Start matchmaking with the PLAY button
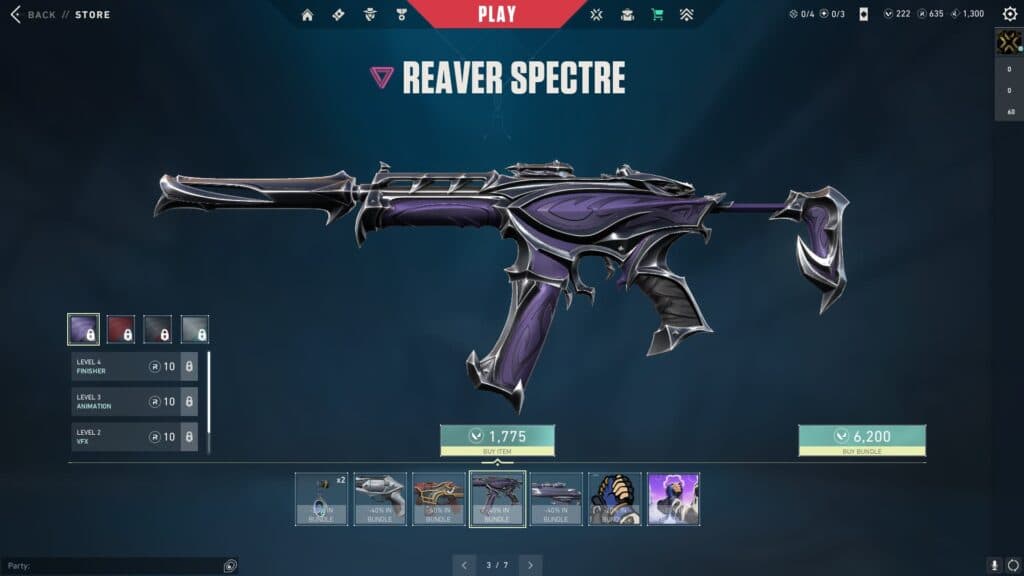The height and width of the screenshot is (576, 1024). 497,14
